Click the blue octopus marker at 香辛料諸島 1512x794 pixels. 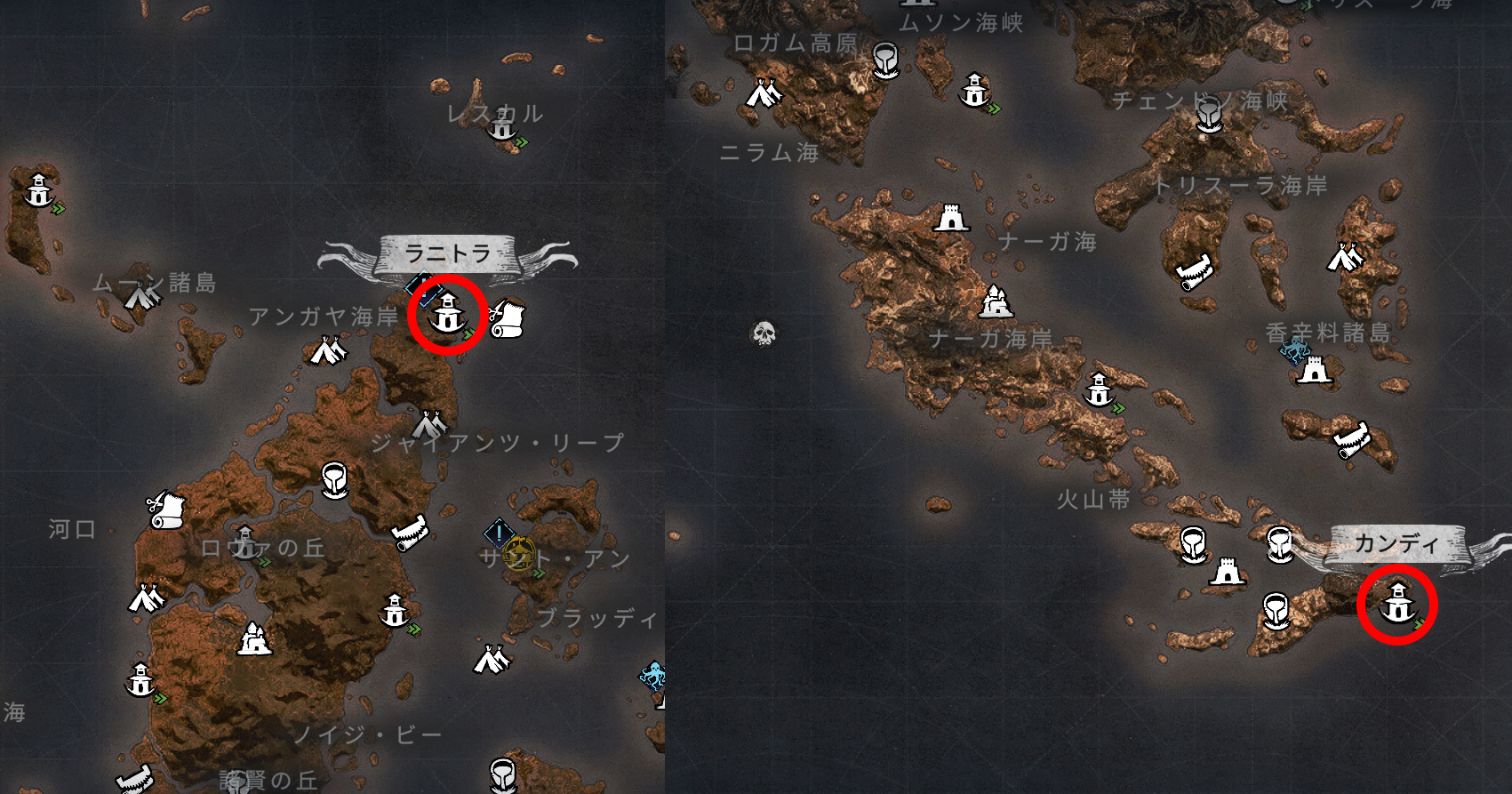(1293, 349)
